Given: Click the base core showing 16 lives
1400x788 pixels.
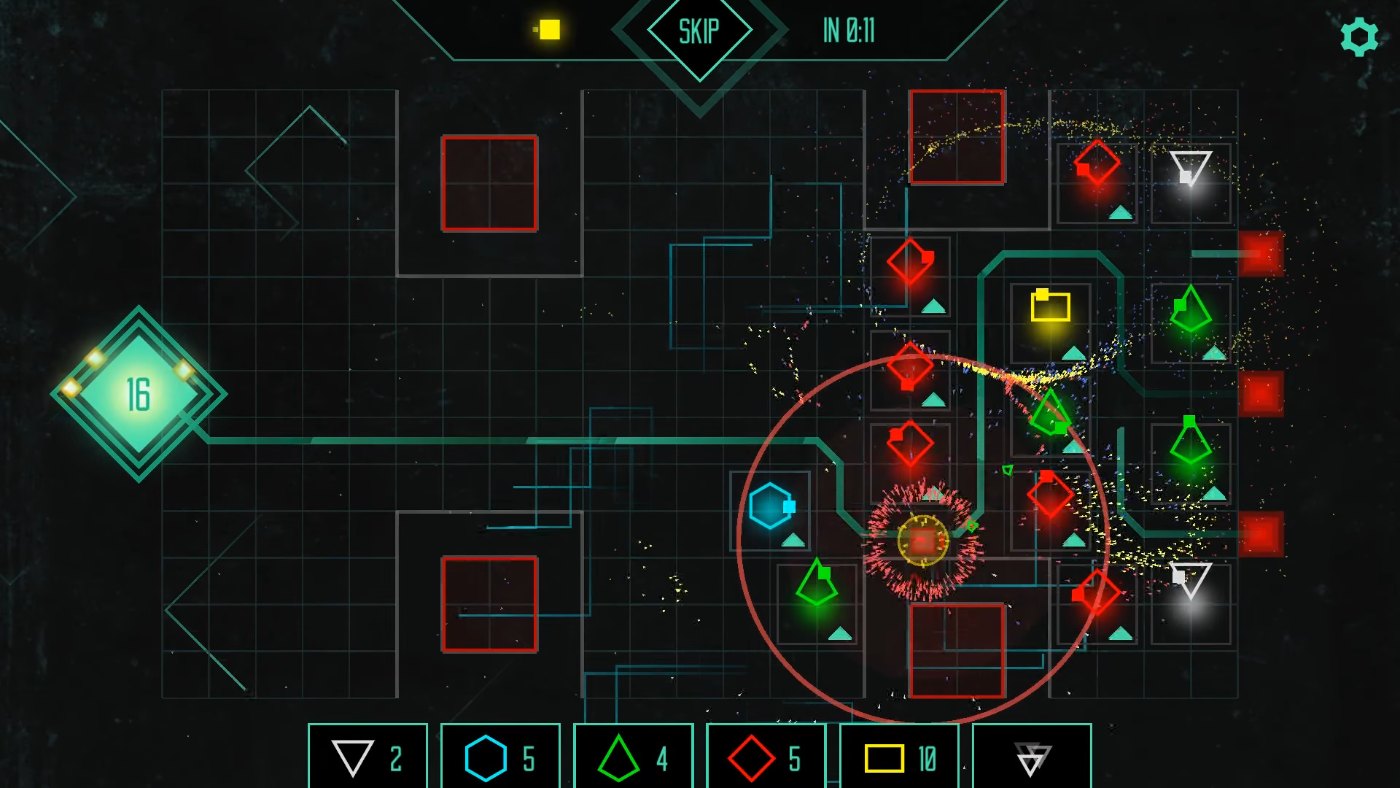Looking at the screenshot, I should pos(140,395).
